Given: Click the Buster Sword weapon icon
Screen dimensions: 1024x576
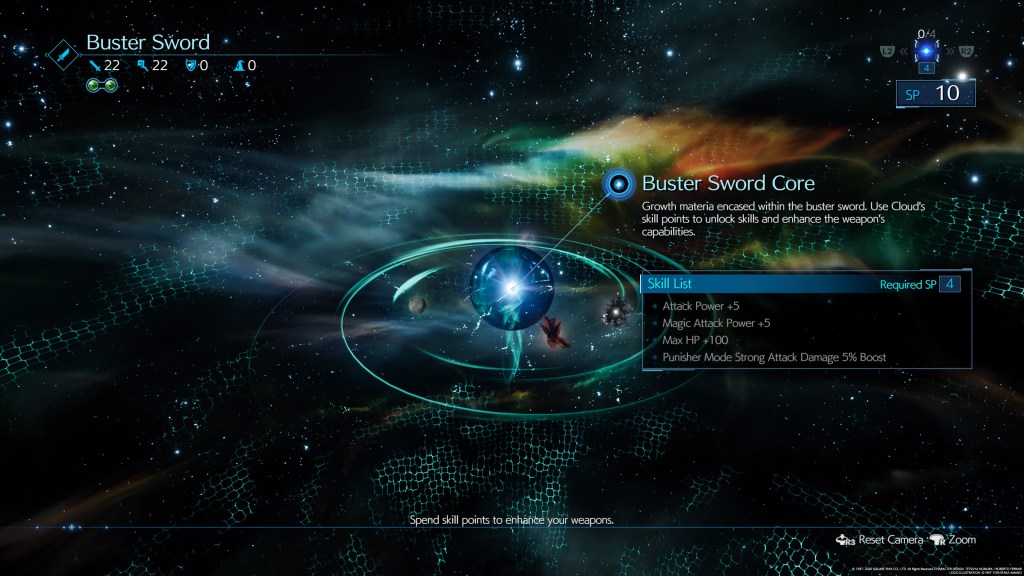Looking at the screenshot, I should click(62, 54).
